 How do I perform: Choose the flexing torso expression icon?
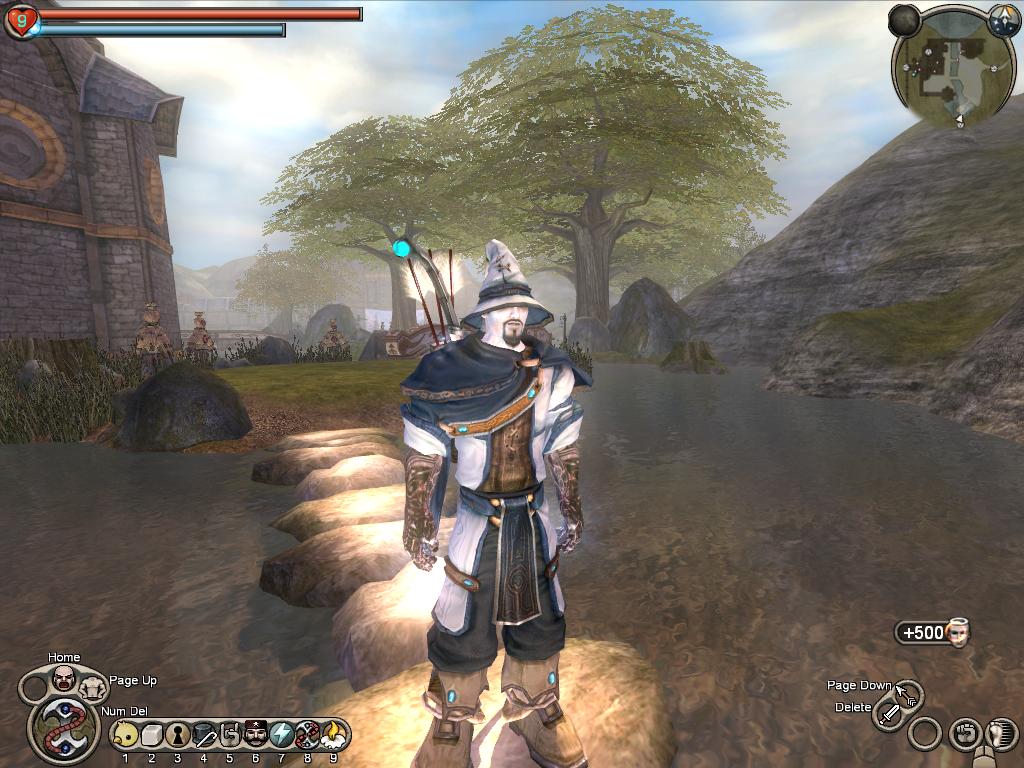tap(92, 686)
